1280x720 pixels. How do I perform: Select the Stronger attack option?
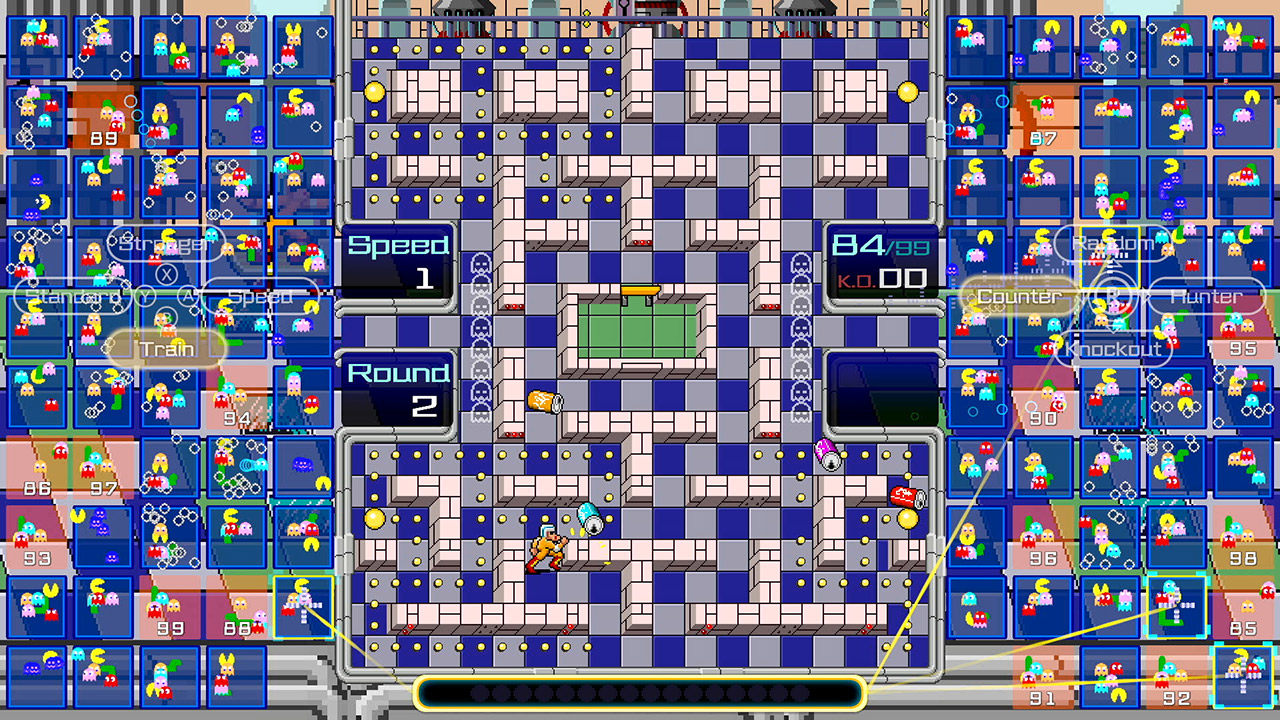[x=165, y=242]
